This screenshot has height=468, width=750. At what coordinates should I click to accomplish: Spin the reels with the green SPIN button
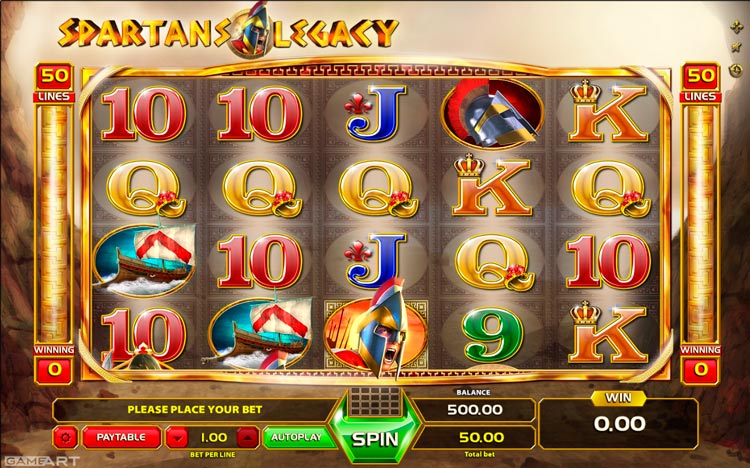[375, 438]
